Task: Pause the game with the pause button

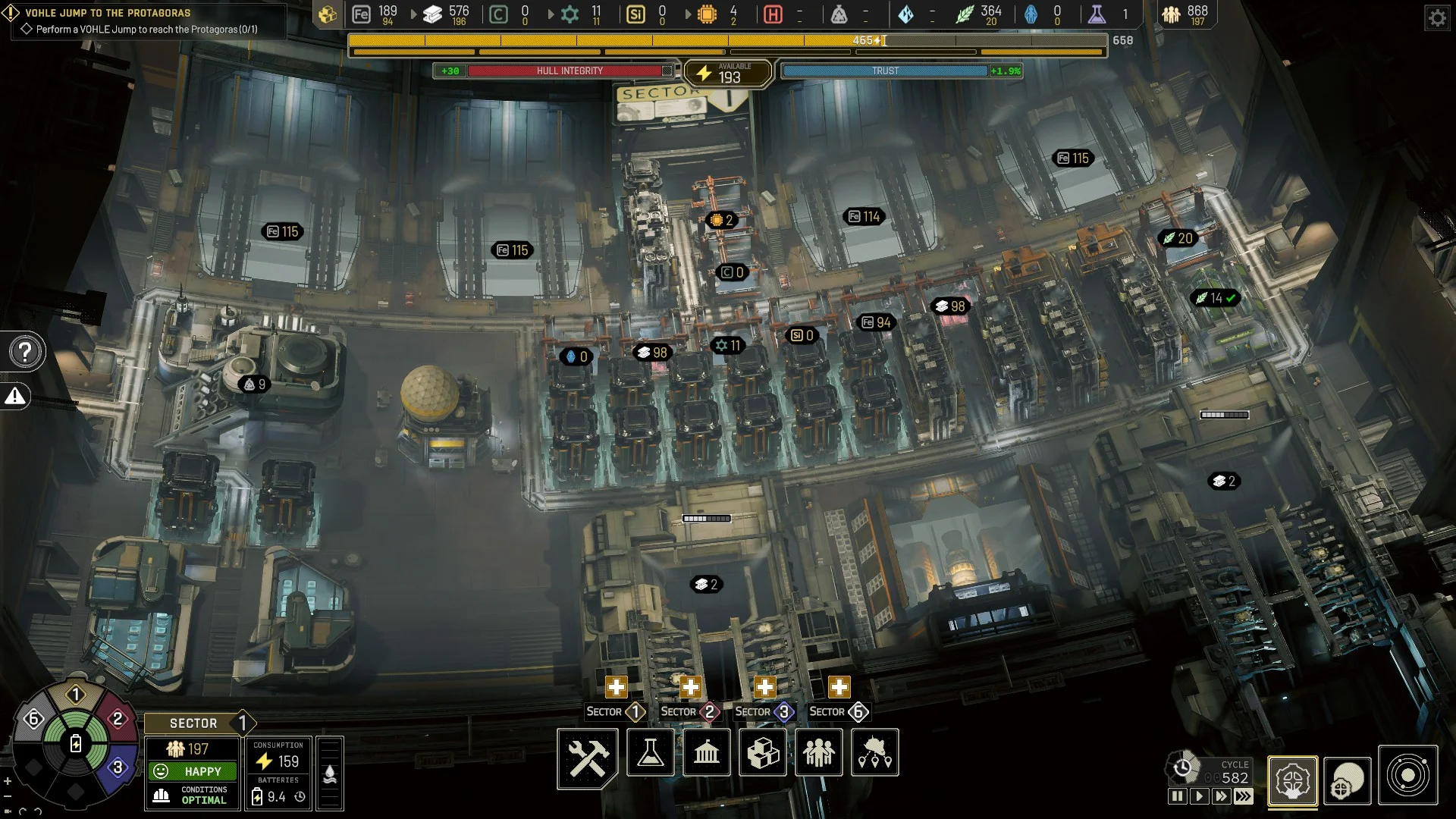Action: [x=1177, y=796]
